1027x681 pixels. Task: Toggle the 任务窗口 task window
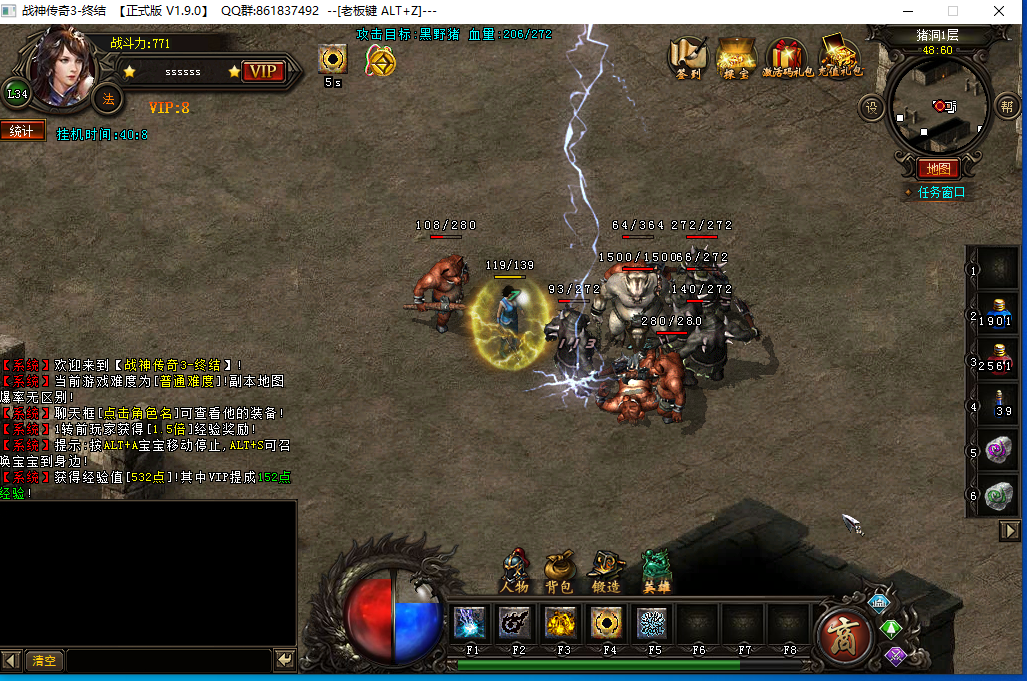click(x=941, y=192)
